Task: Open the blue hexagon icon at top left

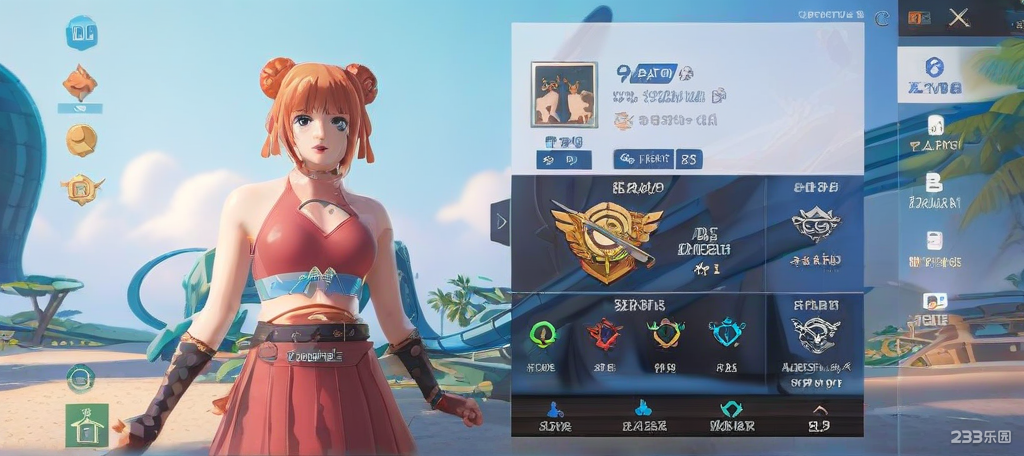Action: pyautogui.click(x=81, y=33)
